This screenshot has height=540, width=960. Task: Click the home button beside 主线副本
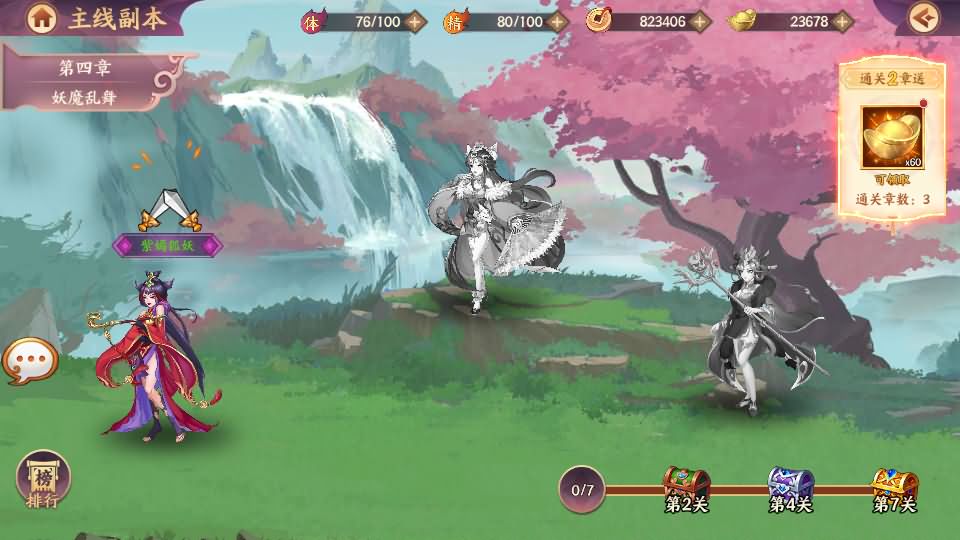pos(41,17)
